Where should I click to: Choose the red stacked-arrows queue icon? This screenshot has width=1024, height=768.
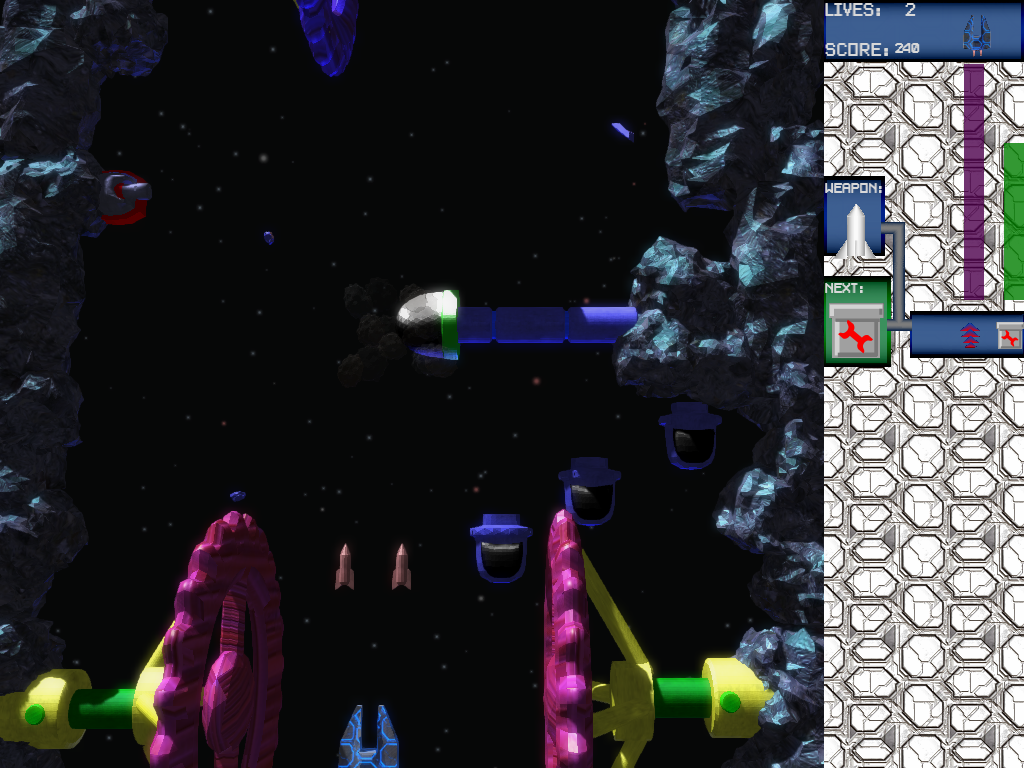(x=968, y=335)
